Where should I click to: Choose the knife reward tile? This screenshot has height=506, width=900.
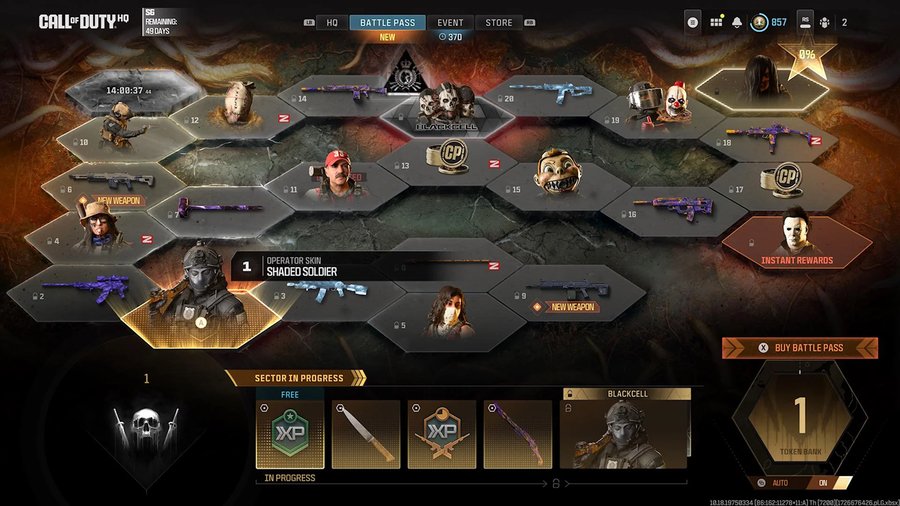point(366,435)
